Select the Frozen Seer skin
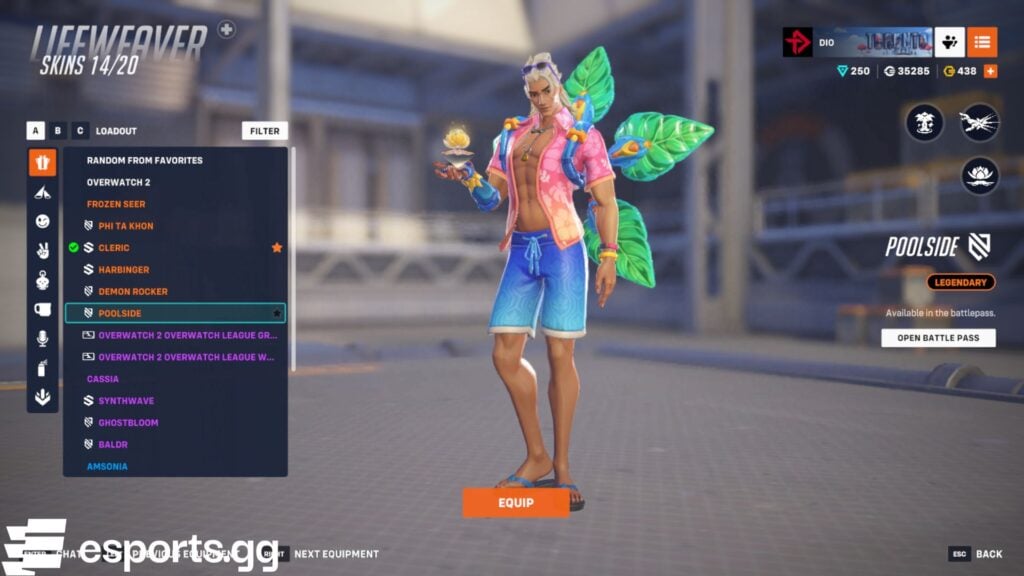The image size is (1024, 576). point(116,204)
